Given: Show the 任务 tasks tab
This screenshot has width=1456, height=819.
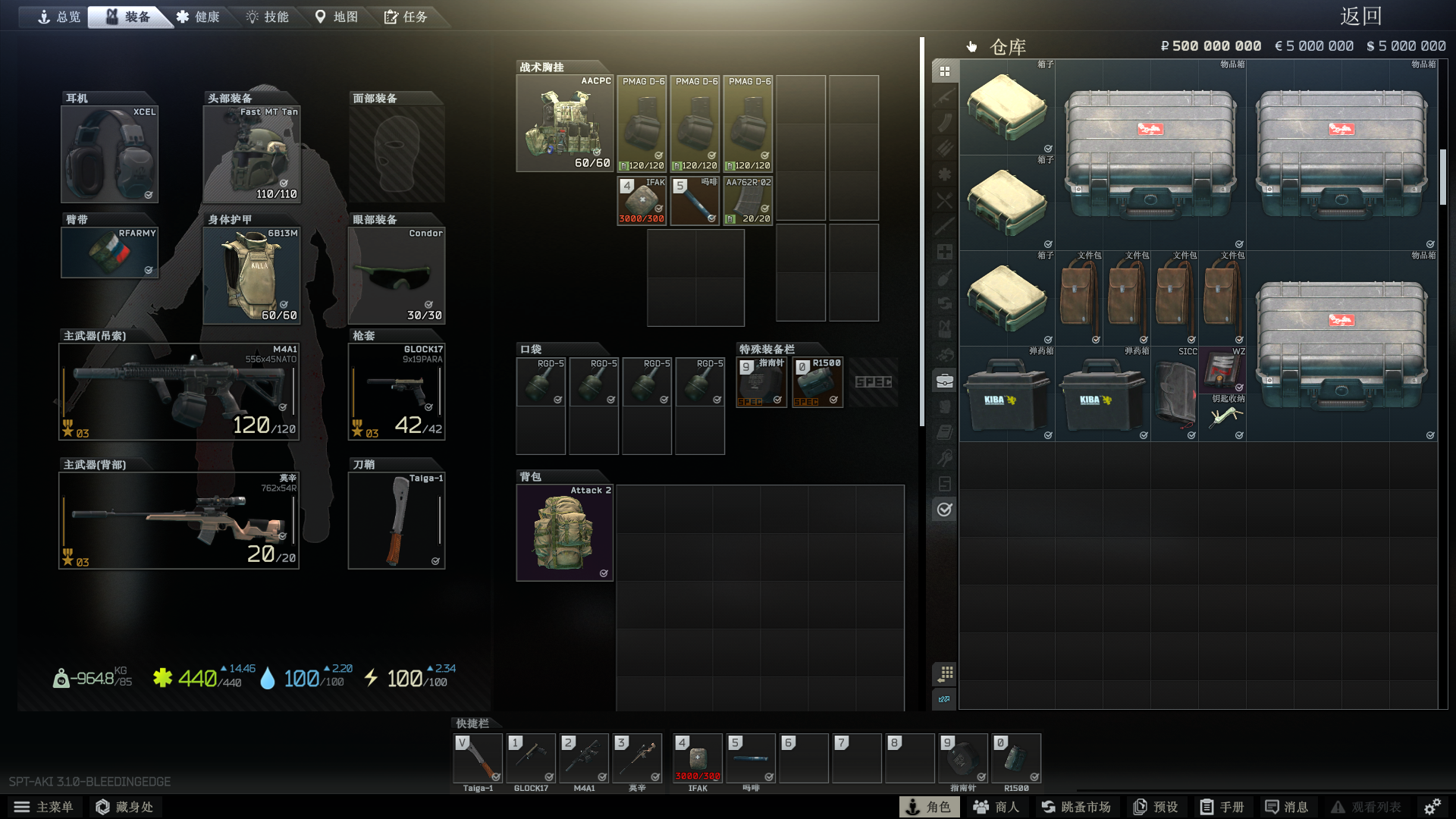Looking at the screenshot, I should point(406,17).
